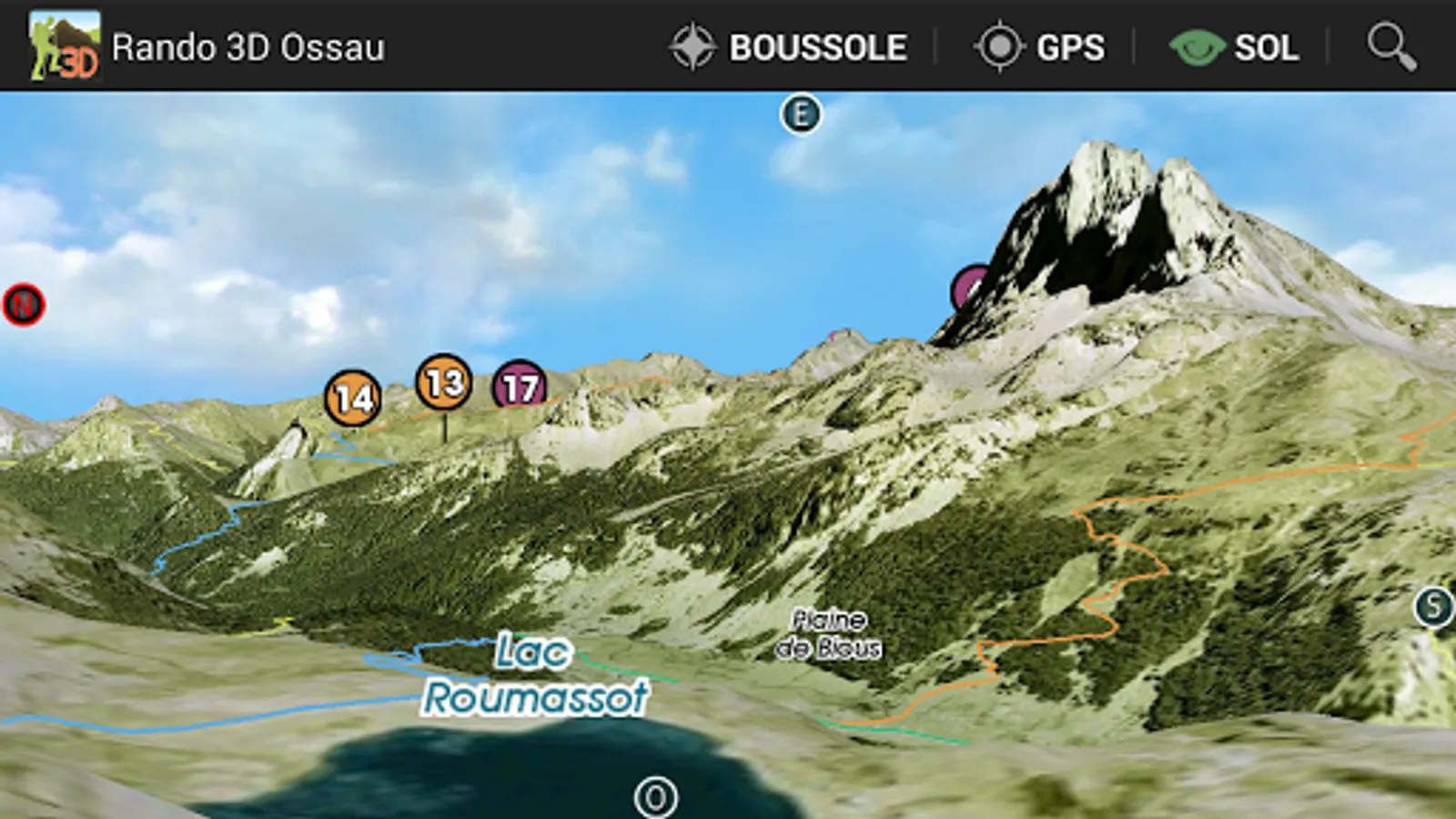Click the S south compass marker
The height and width of the screenshot is (819, 1456).
tap(1433, 606)
